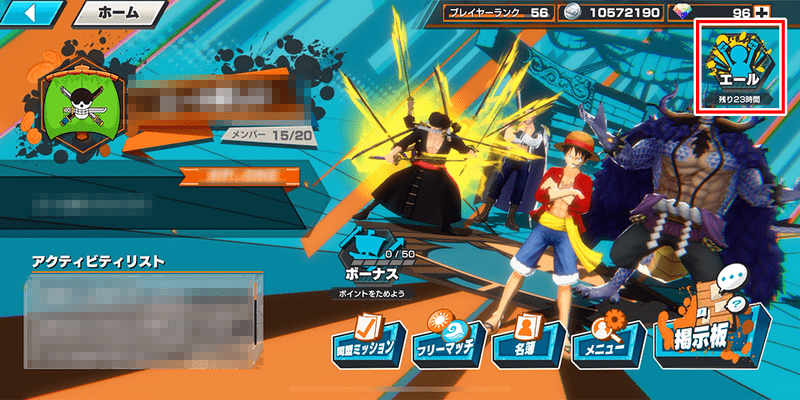Return to the ホーム screen

point(119,14)
